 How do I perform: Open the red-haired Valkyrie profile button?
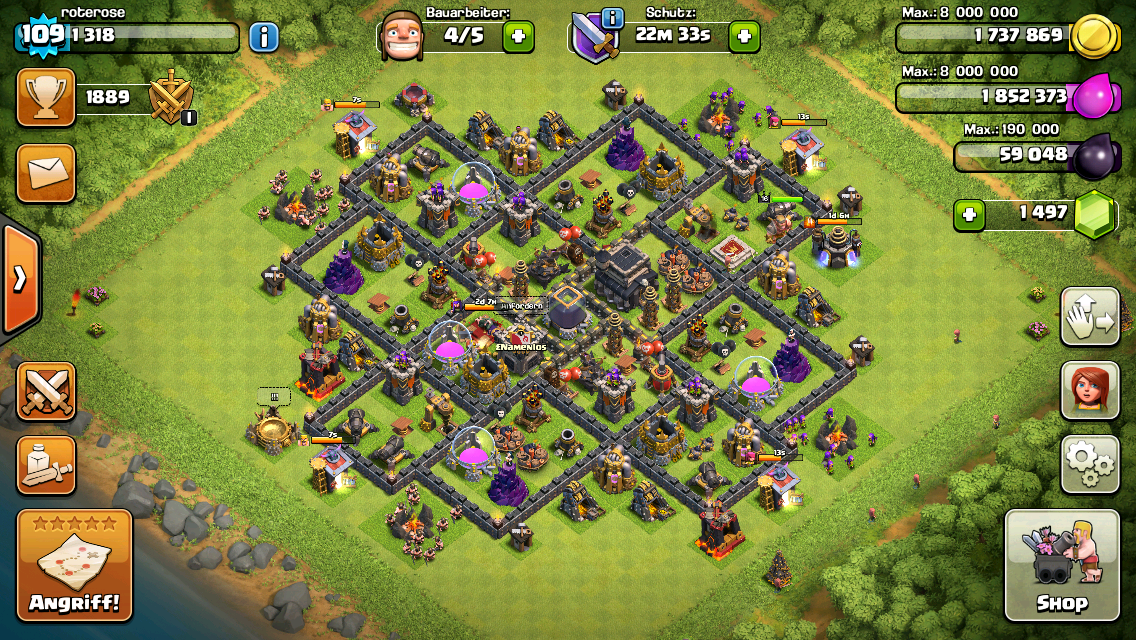coord(1089,390)
